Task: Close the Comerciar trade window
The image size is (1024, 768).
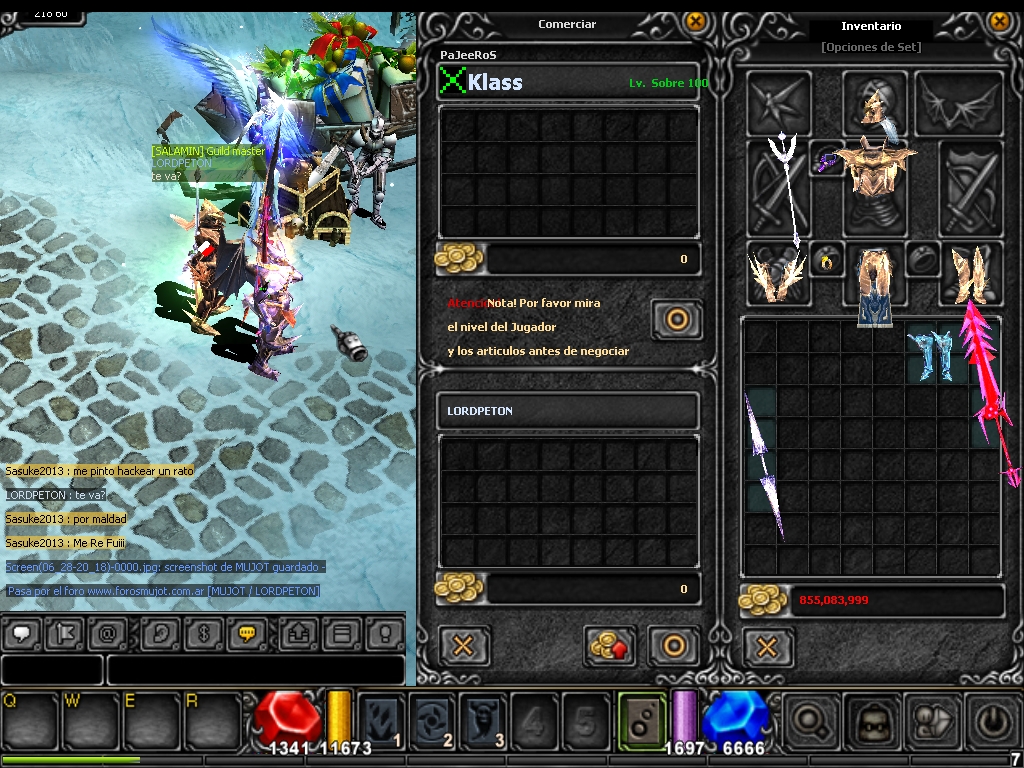Action: [x=695, y=21]
